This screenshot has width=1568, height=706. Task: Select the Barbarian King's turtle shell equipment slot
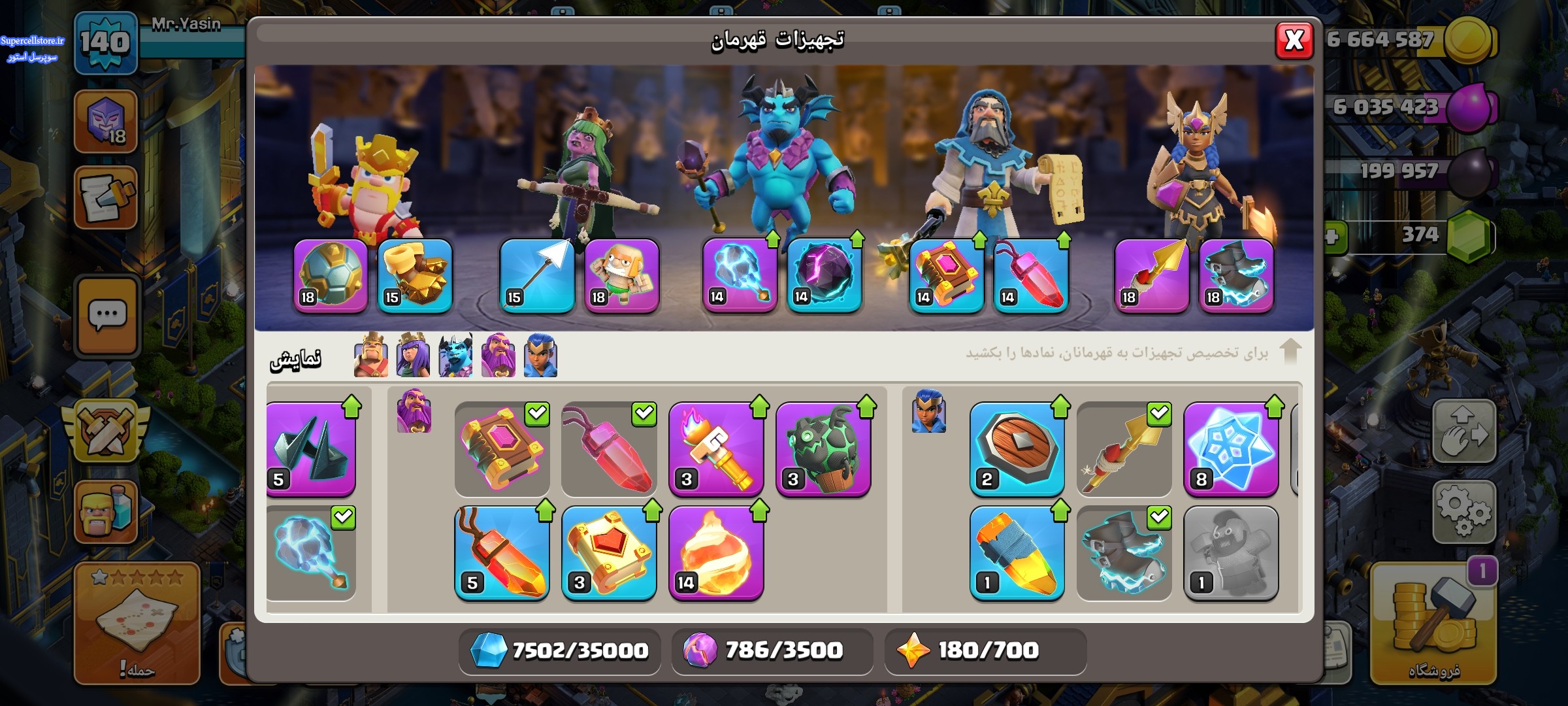point(331,275)
